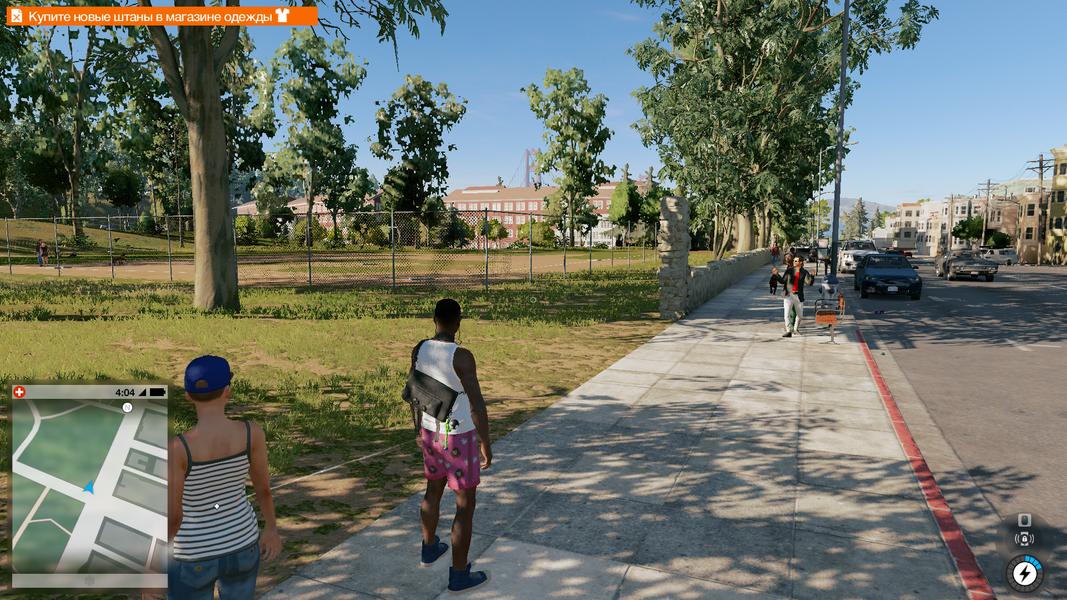Click the red cross health icon
The width and height of the screenshot is (1067, 600).
[x=20, y=393]
